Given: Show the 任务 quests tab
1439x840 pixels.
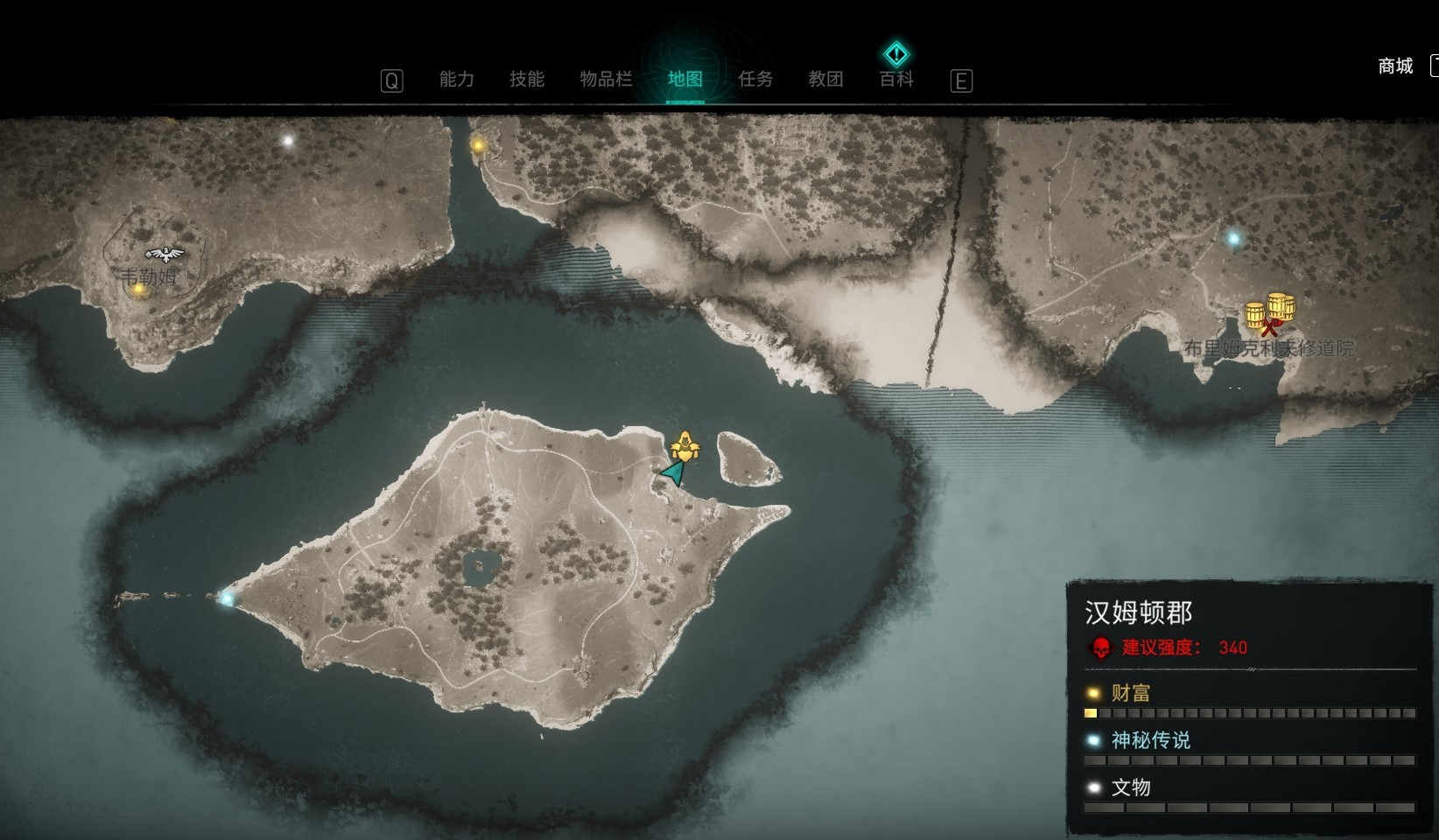Looking at the screenshot, I should click(x=755, y=80).
